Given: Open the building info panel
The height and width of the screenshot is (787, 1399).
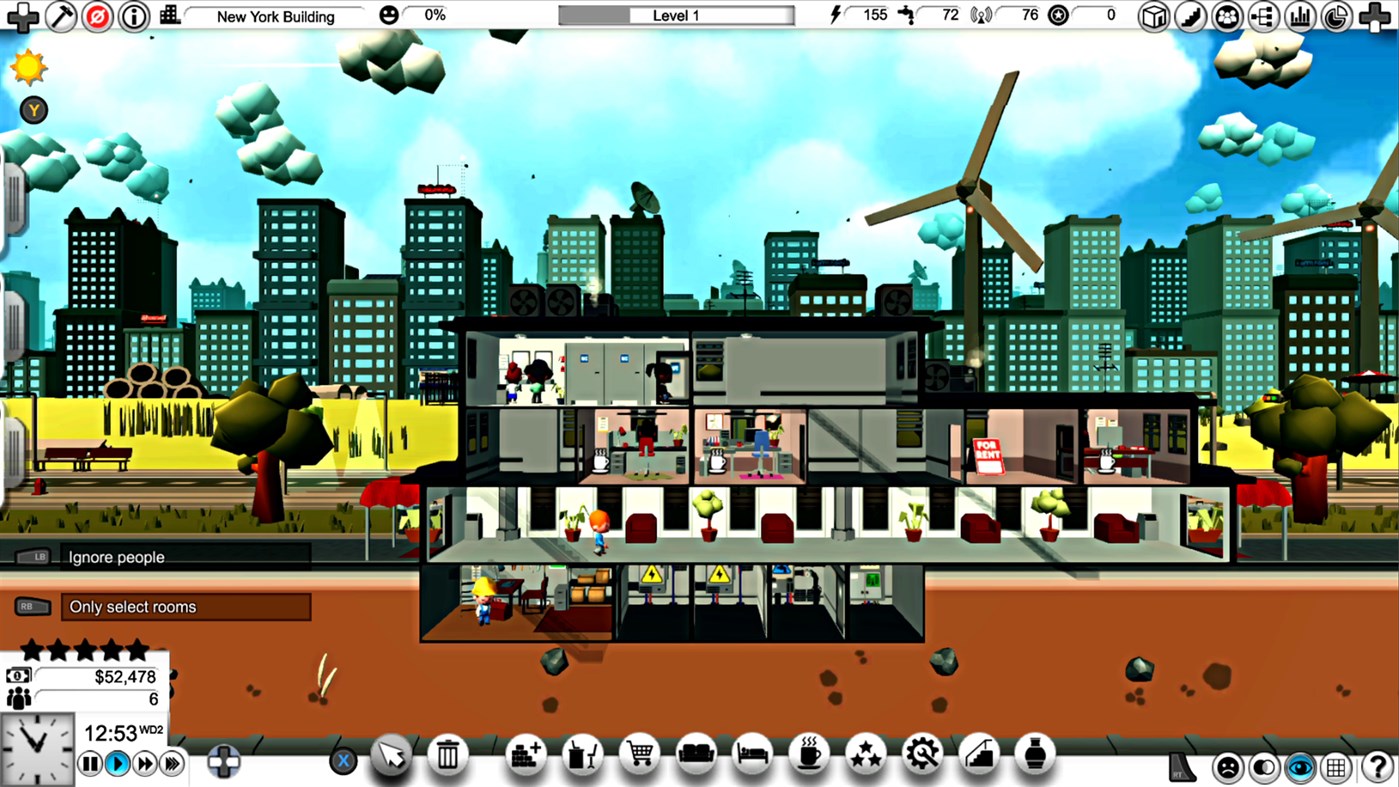Looking at the screenshot, I should pos(134,16).
